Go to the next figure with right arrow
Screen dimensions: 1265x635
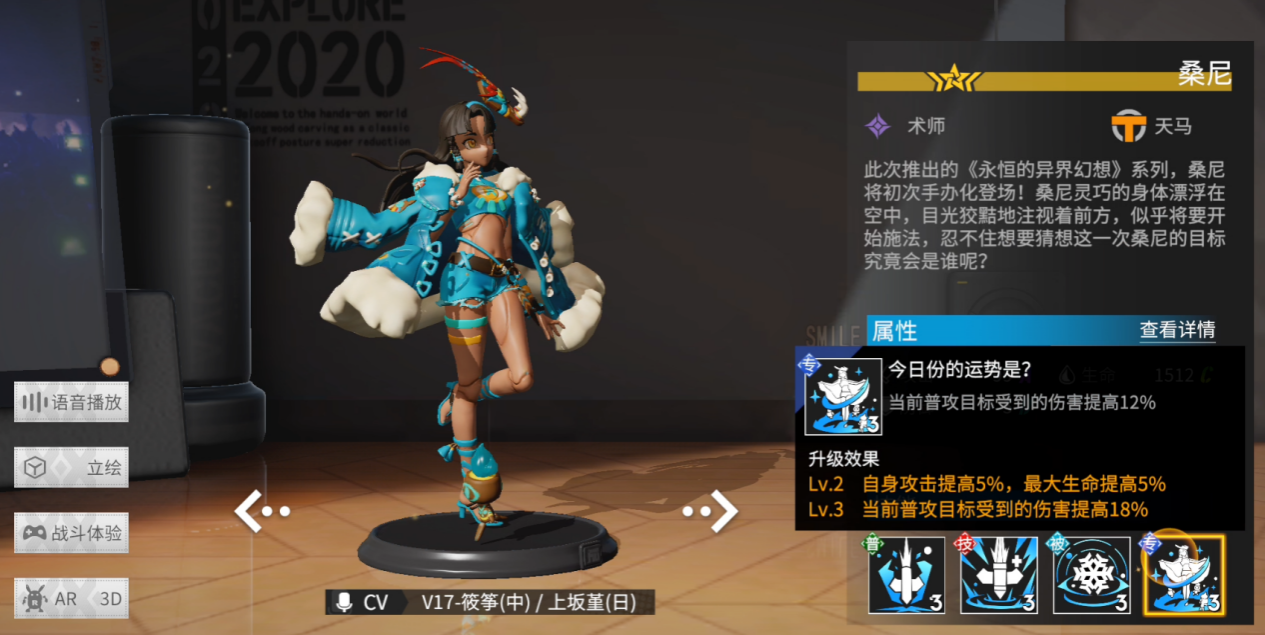[x=712, y=511]
